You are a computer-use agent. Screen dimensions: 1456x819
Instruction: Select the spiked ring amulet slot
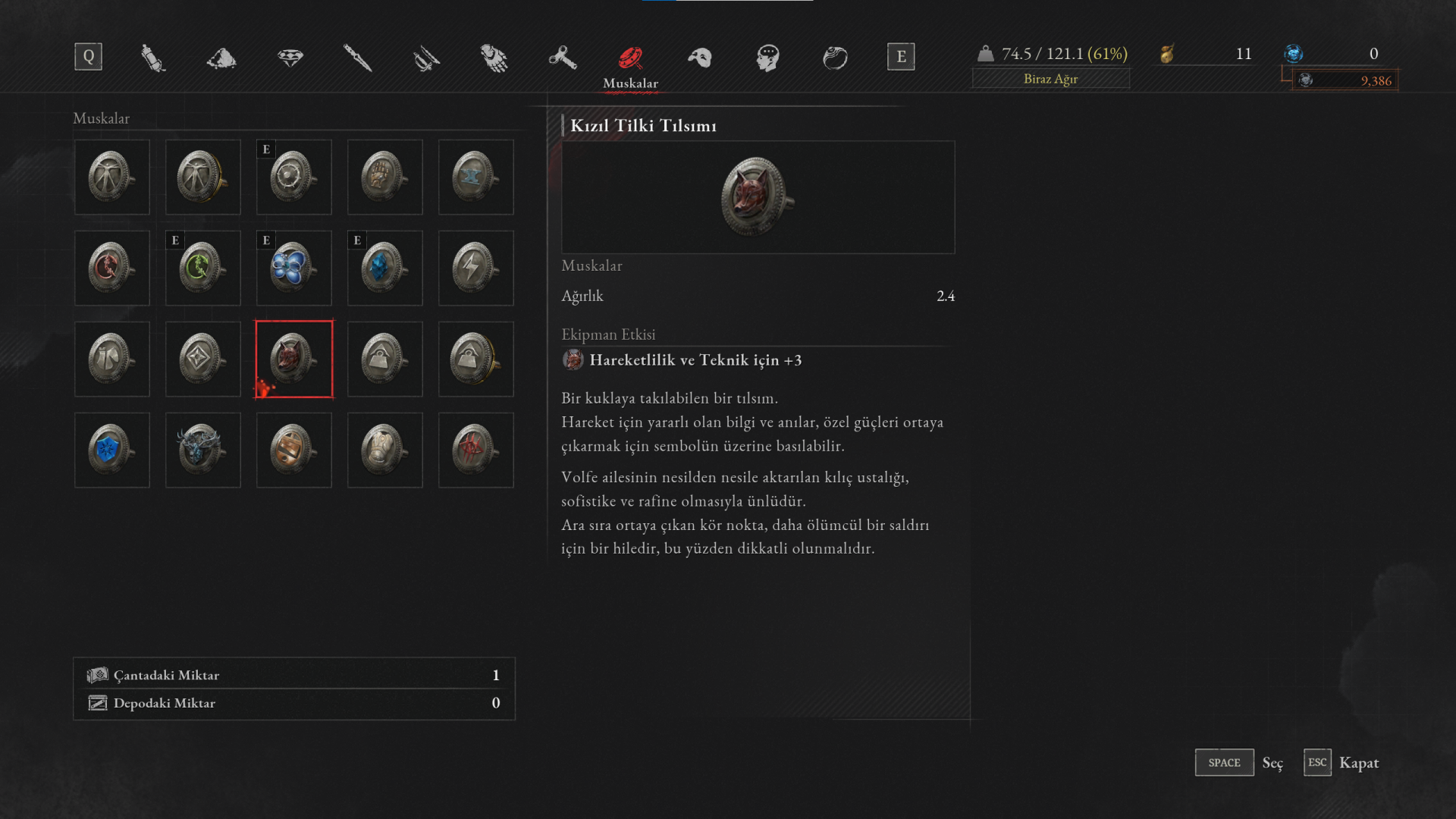tap(294, 177)
